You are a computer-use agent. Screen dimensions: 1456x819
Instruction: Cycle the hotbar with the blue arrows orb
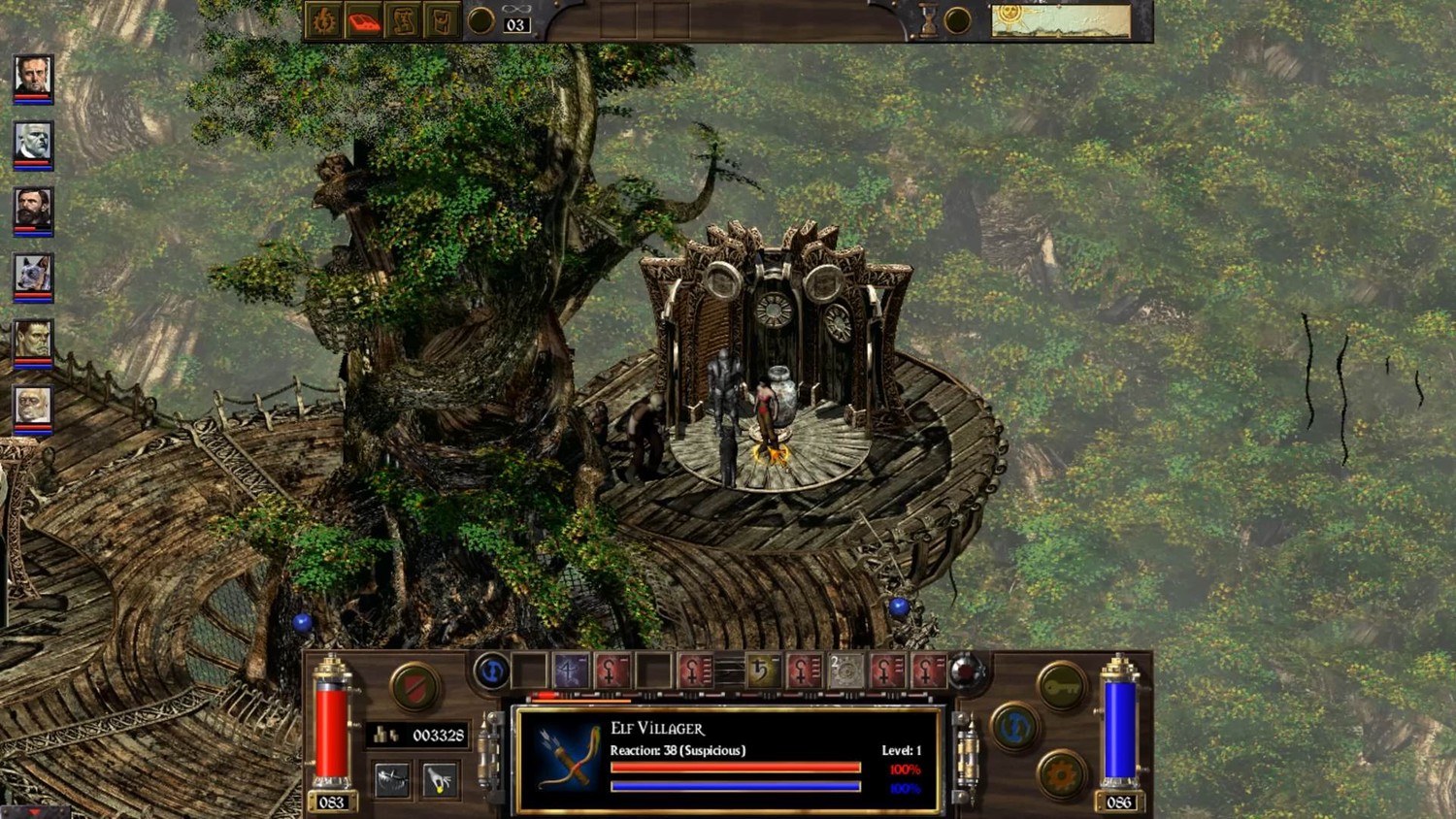pyautogui.click(x=491, y=672)
